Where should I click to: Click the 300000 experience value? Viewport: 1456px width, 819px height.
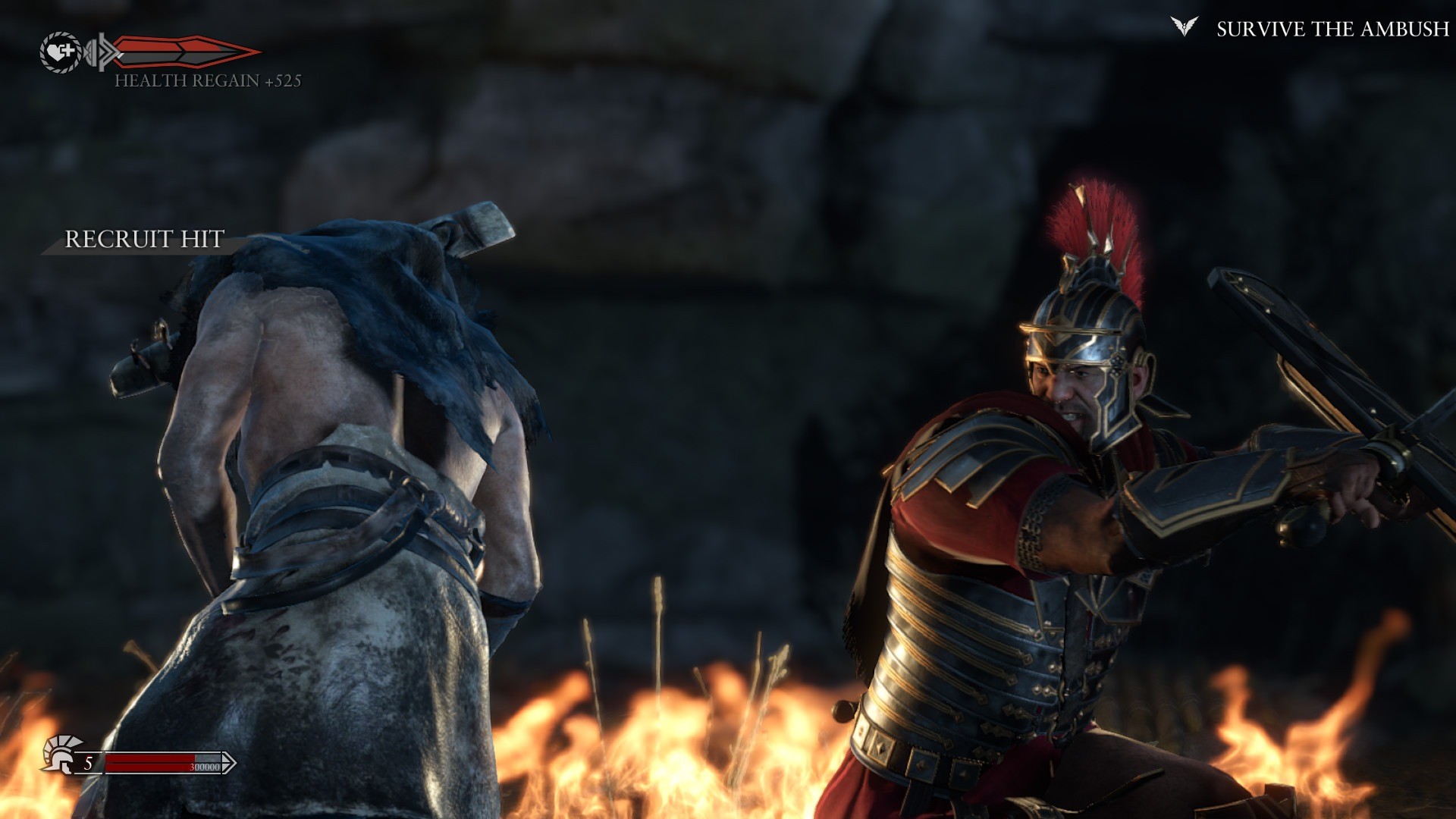point(206,767)
